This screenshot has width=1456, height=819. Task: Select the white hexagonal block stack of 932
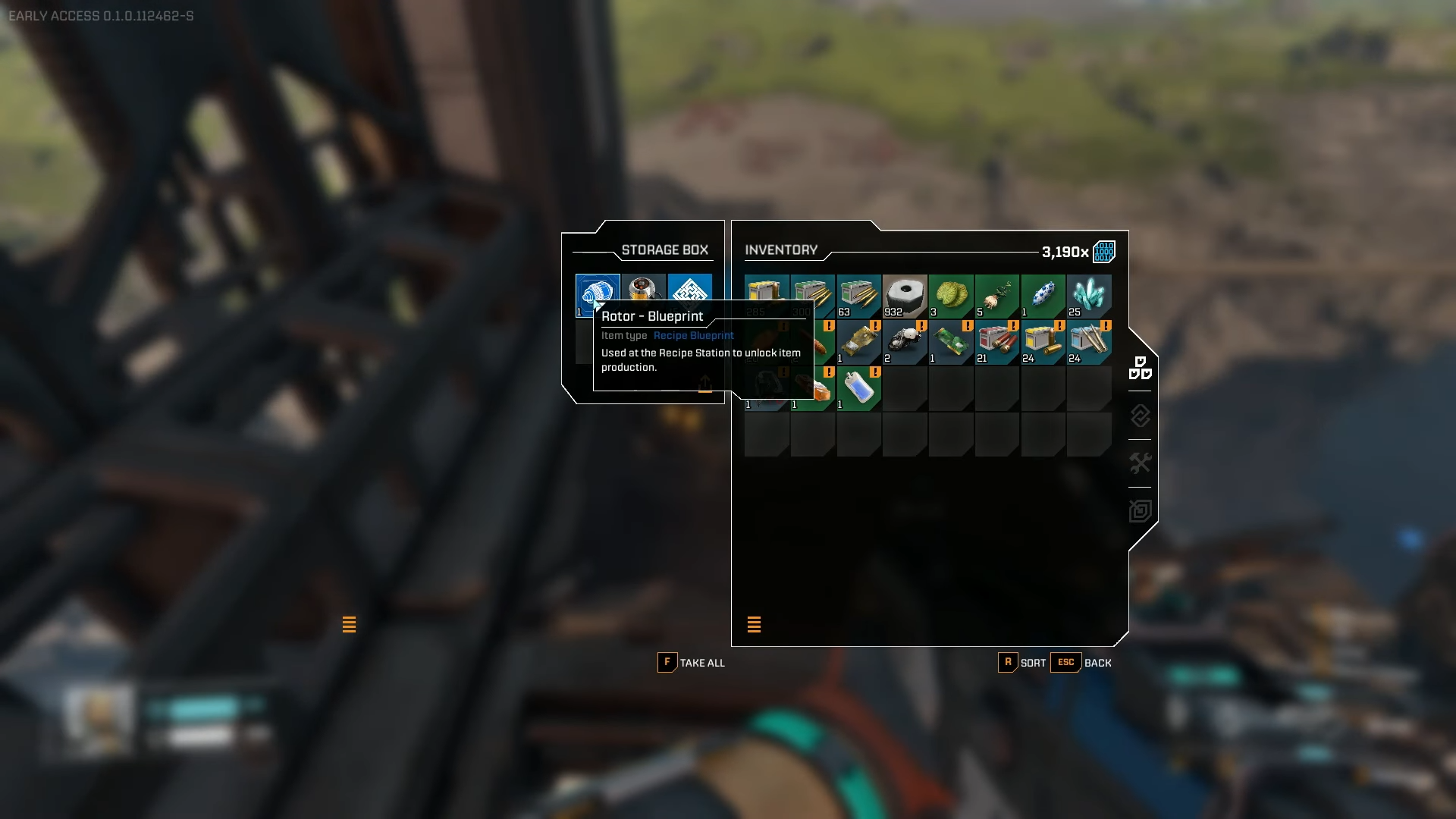(905, 296)
